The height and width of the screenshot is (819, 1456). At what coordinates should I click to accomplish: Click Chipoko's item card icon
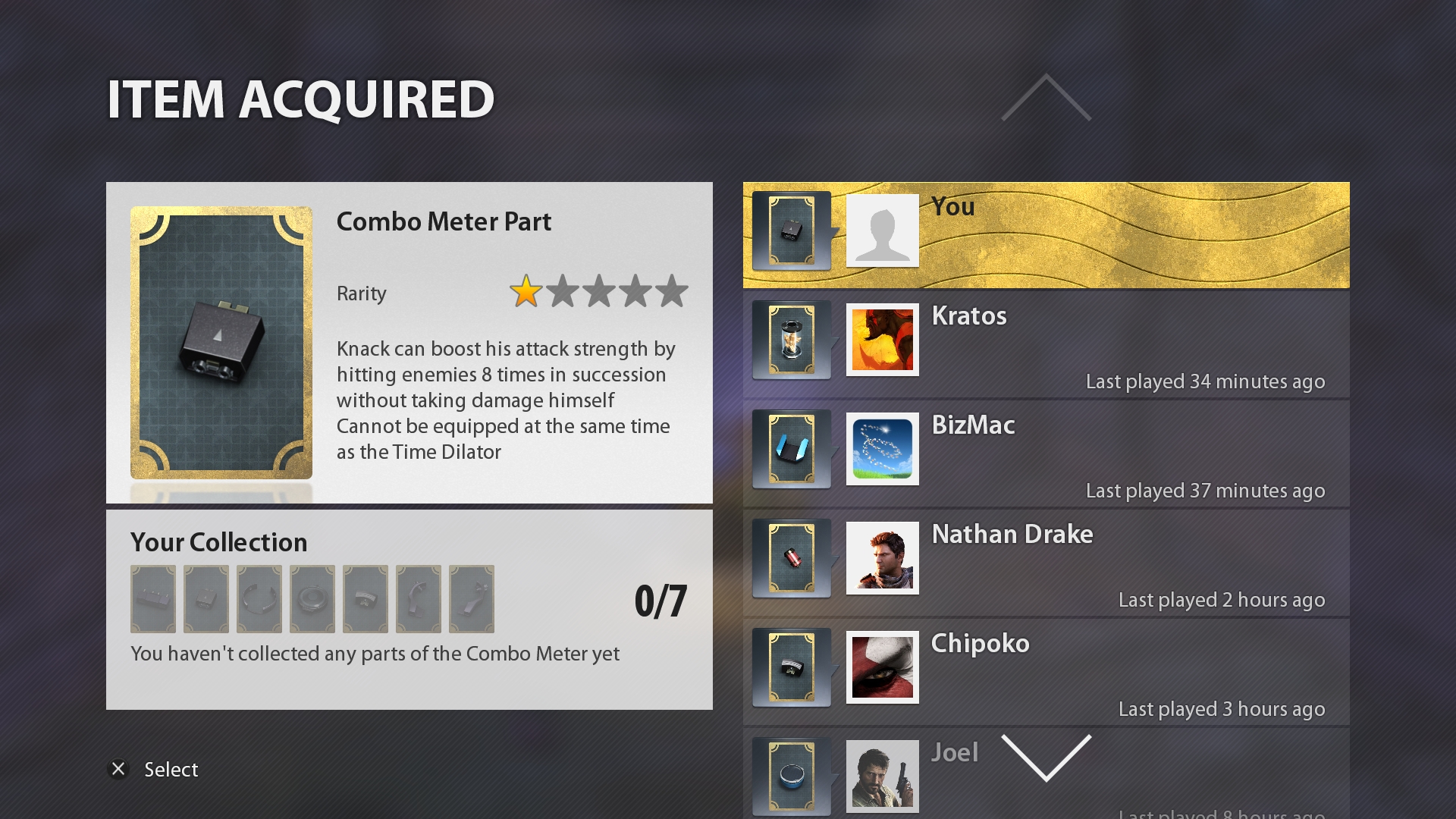point(791,667)
